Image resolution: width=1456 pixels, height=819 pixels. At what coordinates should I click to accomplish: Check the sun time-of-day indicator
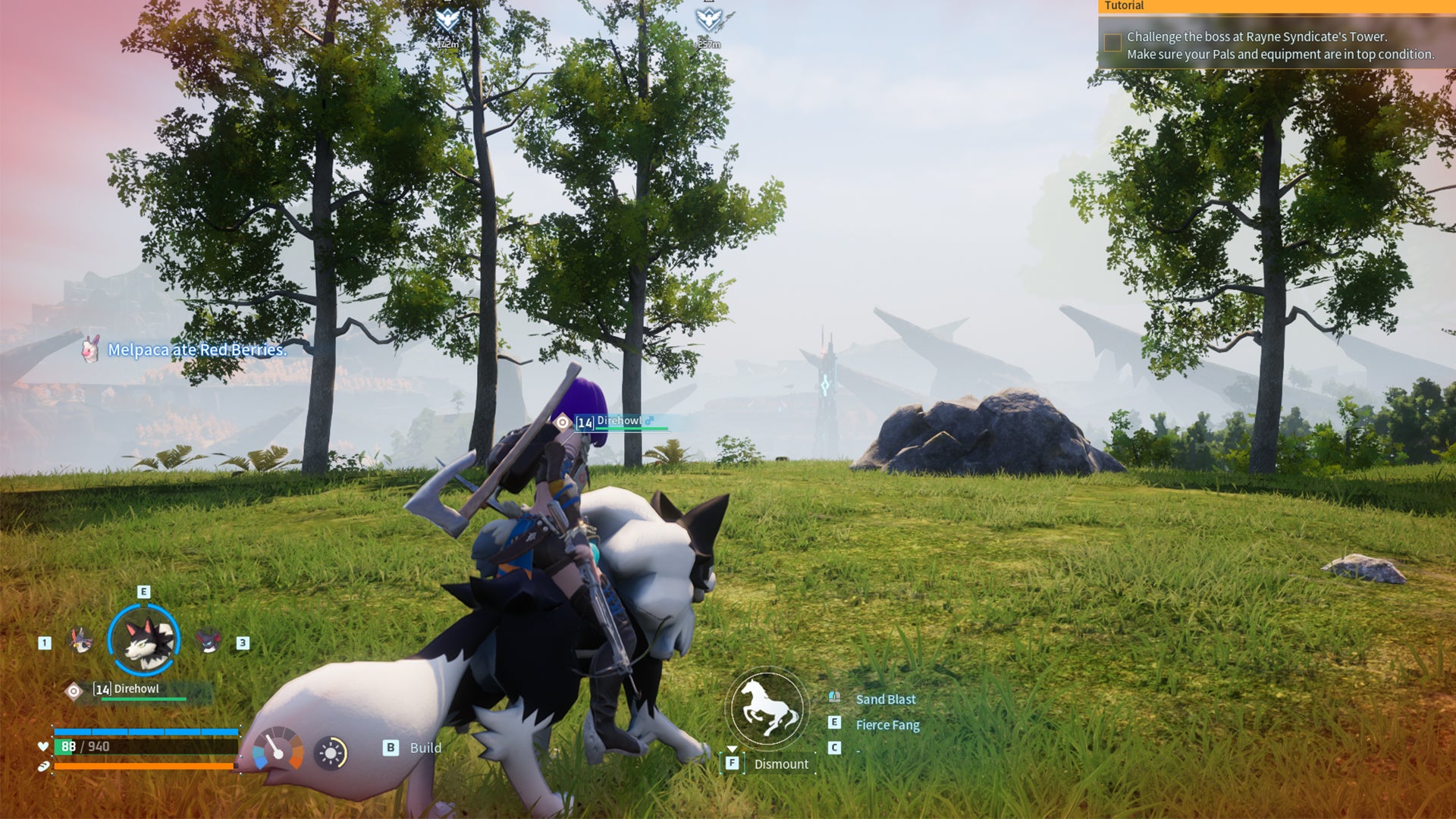(331, 753)
